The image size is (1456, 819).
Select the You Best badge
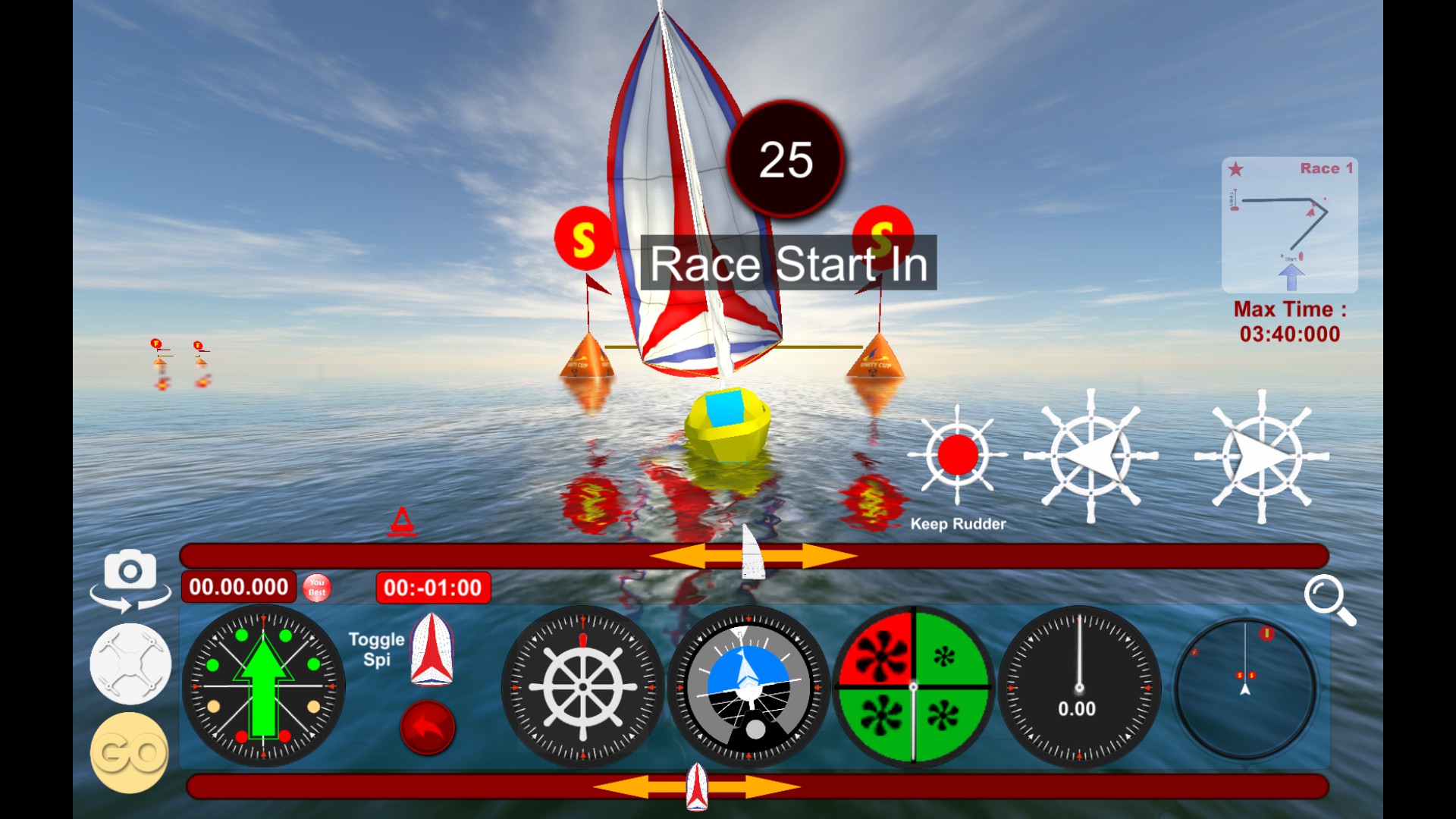[316, 586]
